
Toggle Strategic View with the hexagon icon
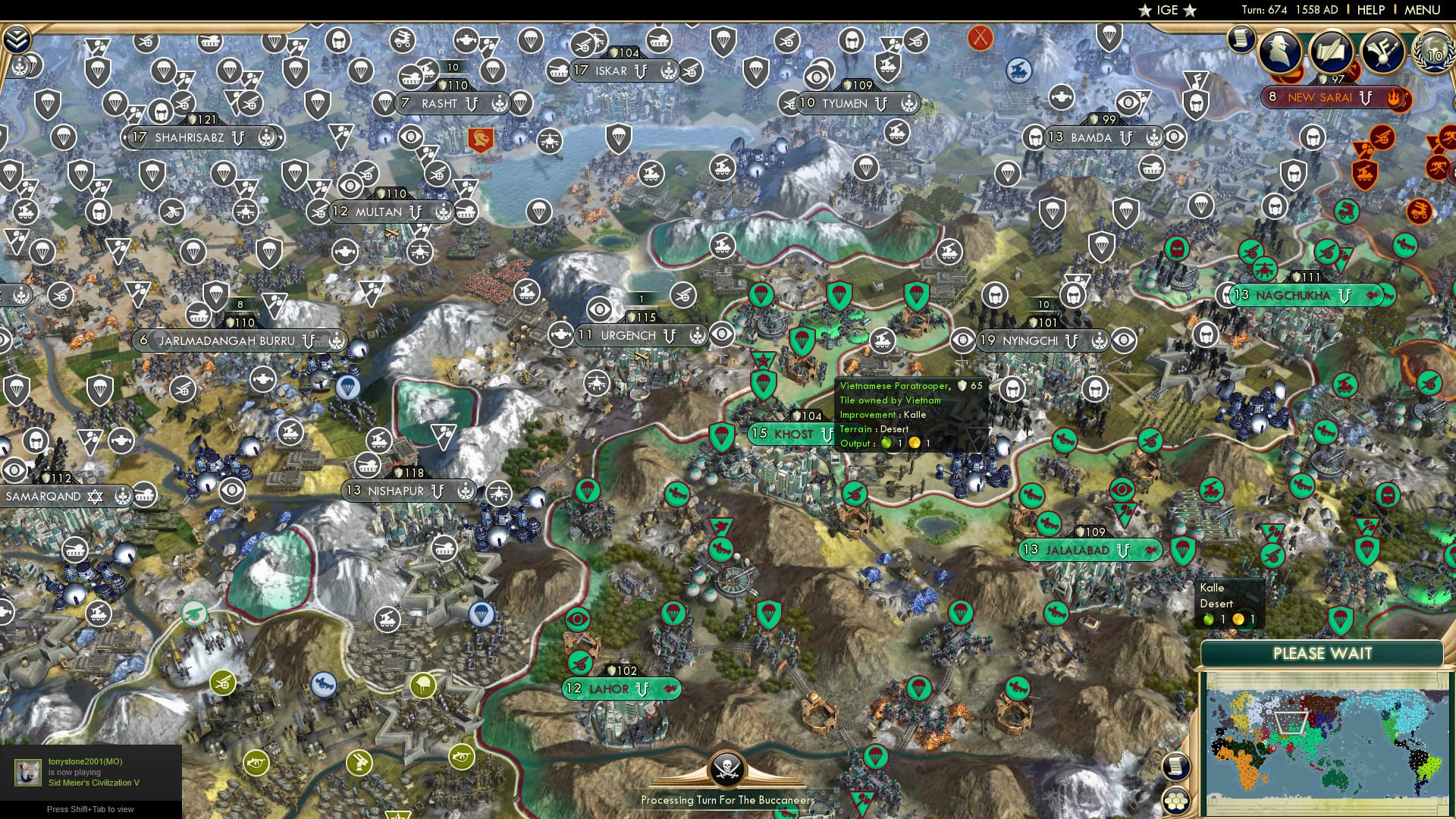point(1176,800)
